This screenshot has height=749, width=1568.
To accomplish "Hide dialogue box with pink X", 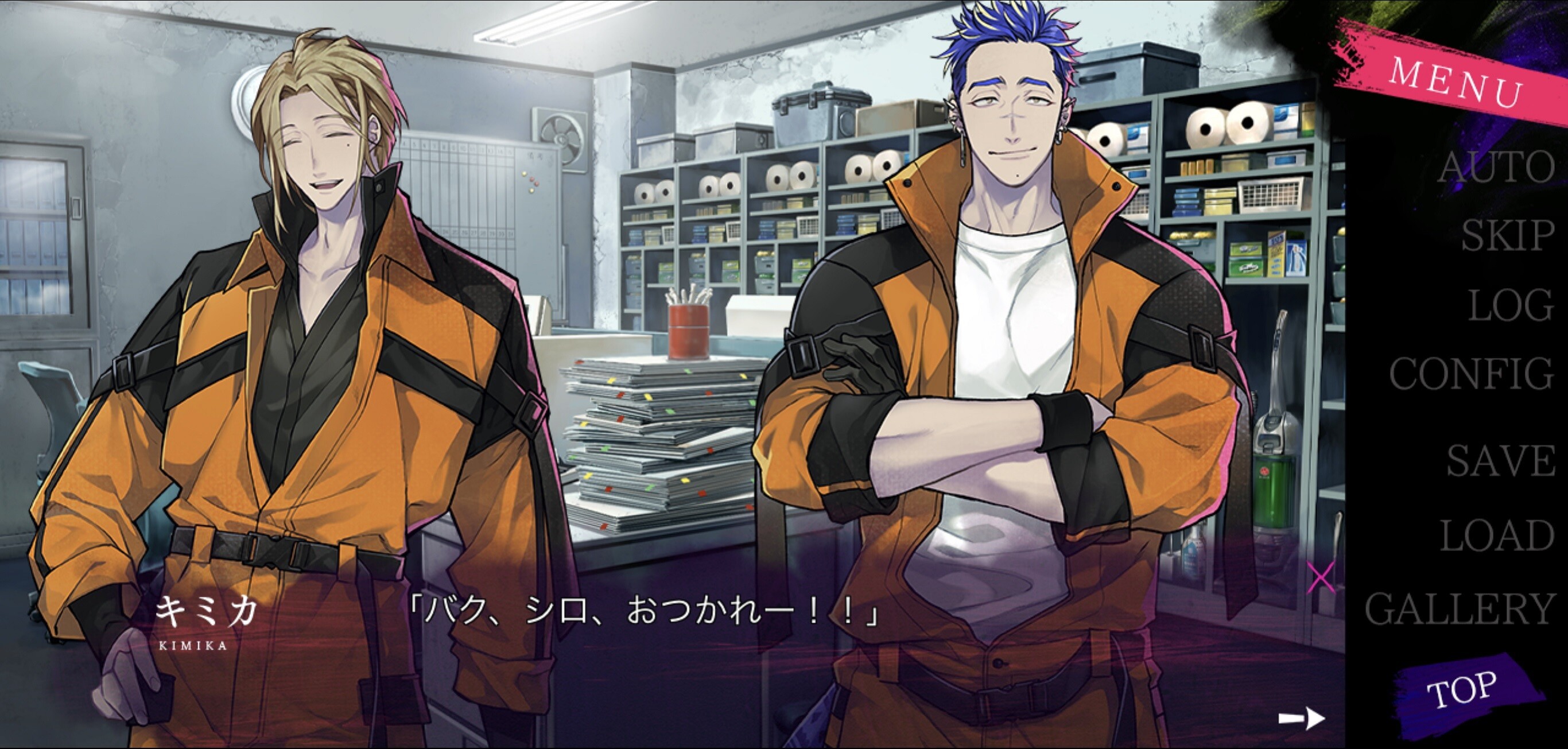I will (x=1321, y=577).
